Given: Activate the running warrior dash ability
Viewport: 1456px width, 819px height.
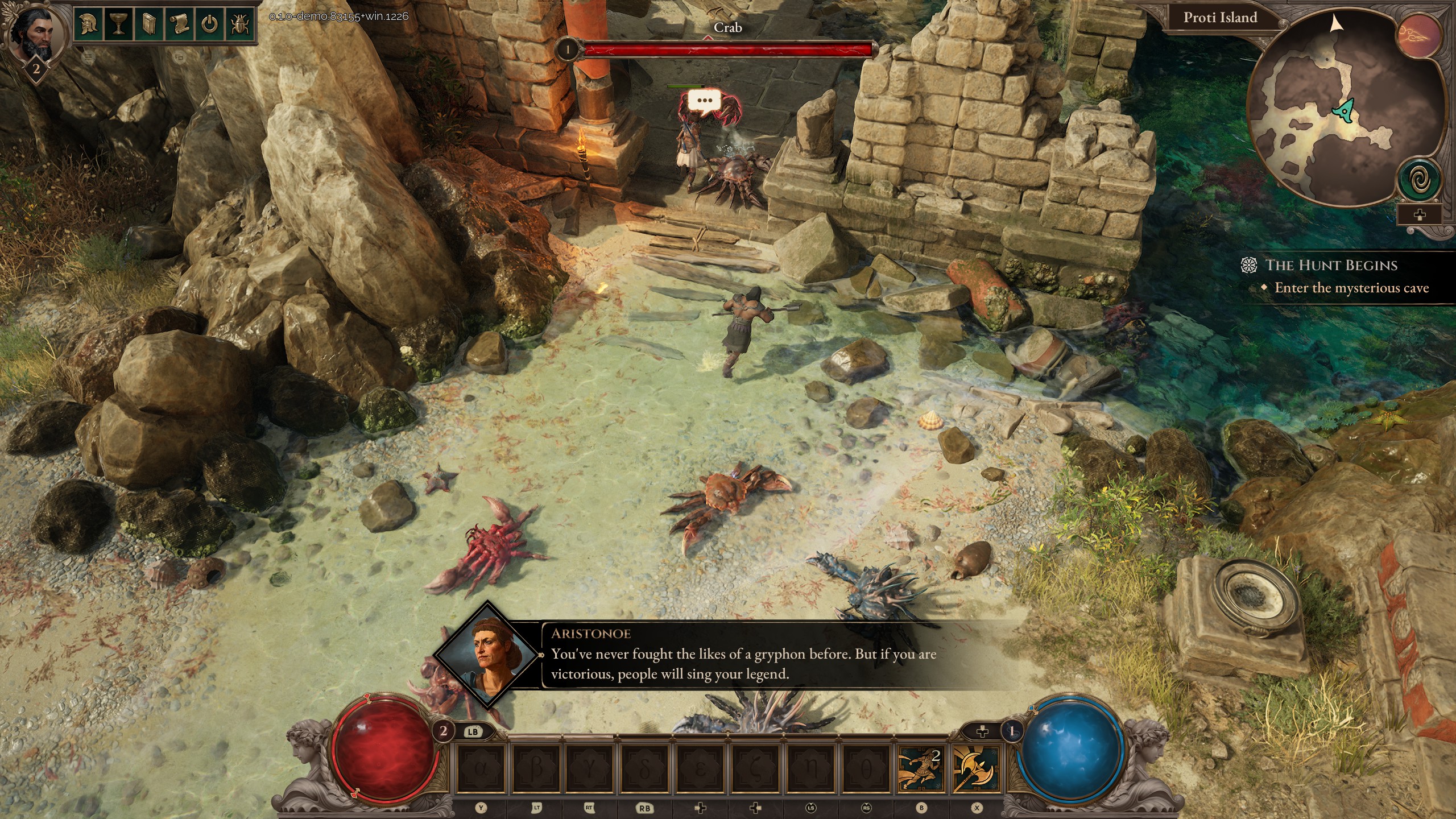Looking at the screenshot, I should (x=920, y=770).
